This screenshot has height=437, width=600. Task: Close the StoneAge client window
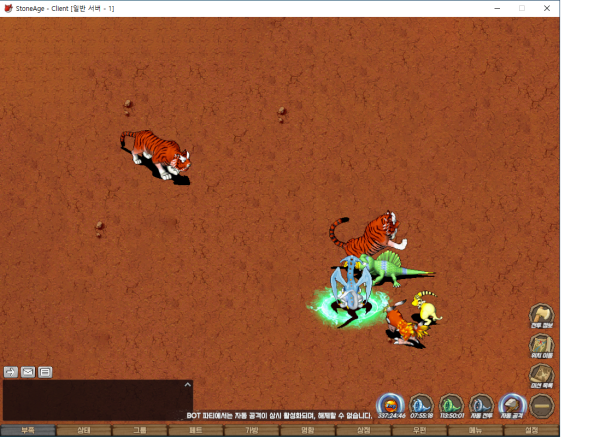coord(546,8)
